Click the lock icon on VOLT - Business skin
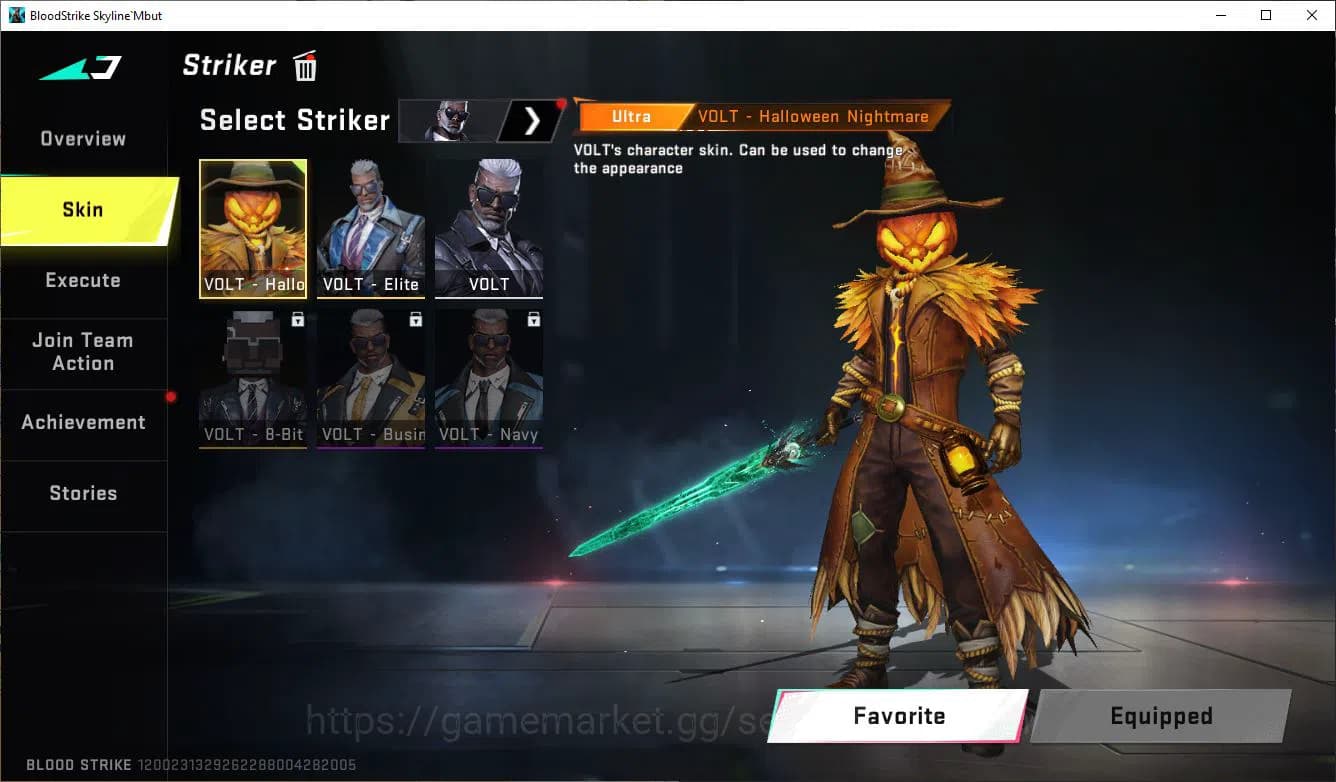This screenshot has height=782, width=1336. click(413, 317)
